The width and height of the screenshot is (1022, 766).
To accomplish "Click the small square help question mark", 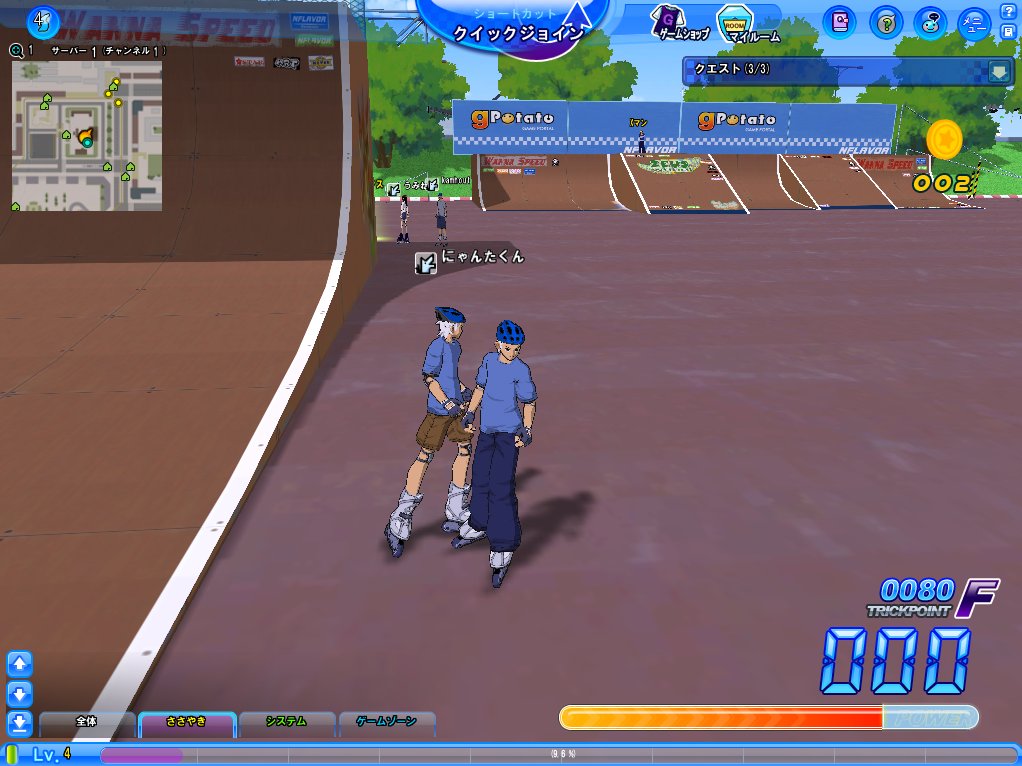I will [1008, 12].
